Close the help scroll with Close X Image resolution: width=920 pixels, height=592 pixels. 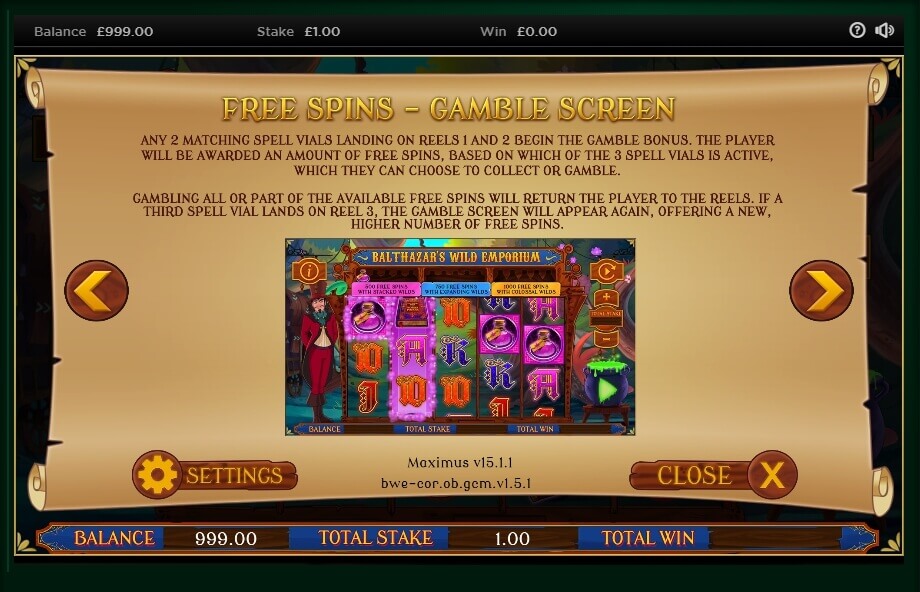point(714,475)
